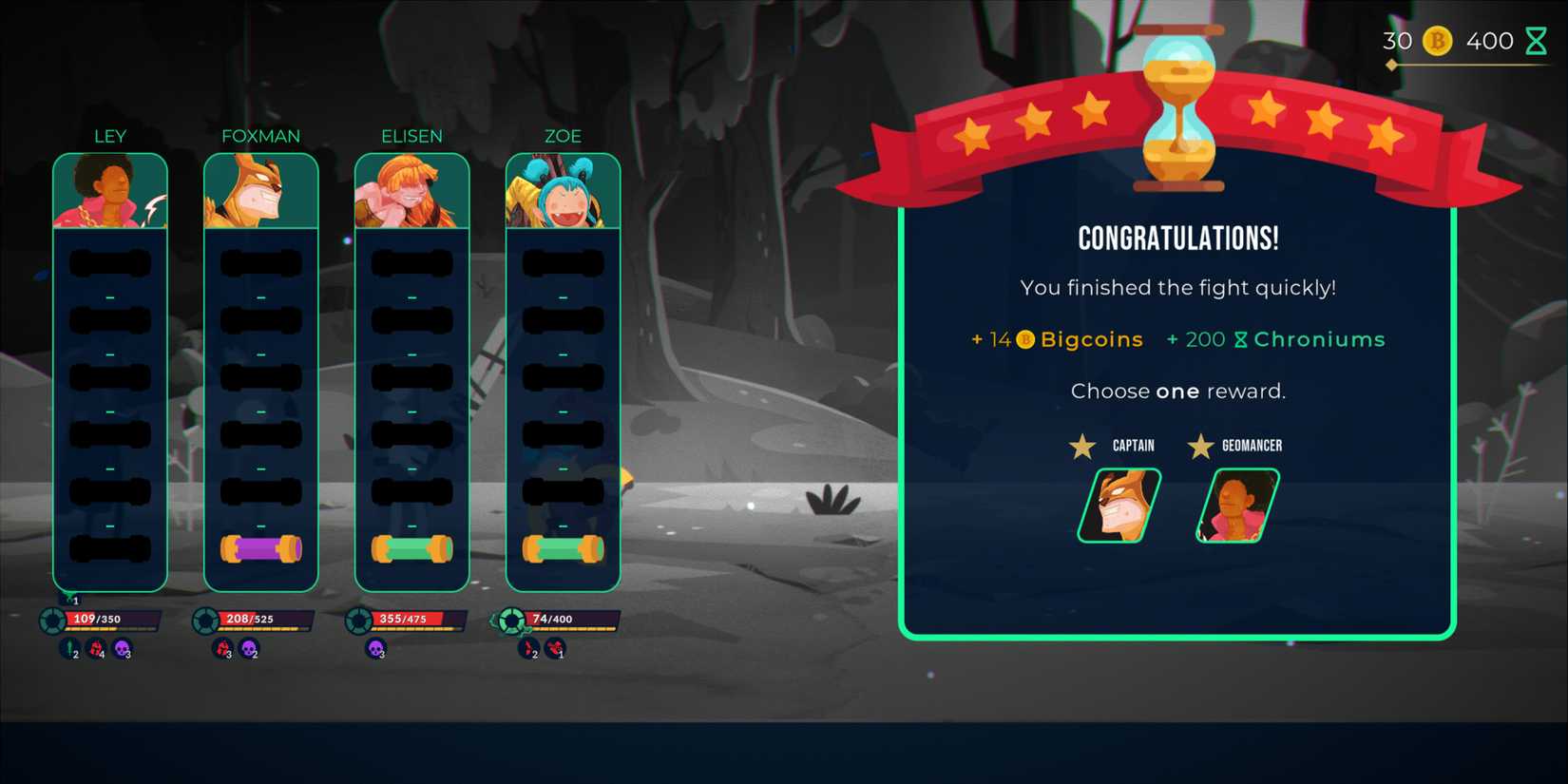1568x784 pixels.
Task: Select Zoe's character portrait
Action: click(x=563, y=188)
